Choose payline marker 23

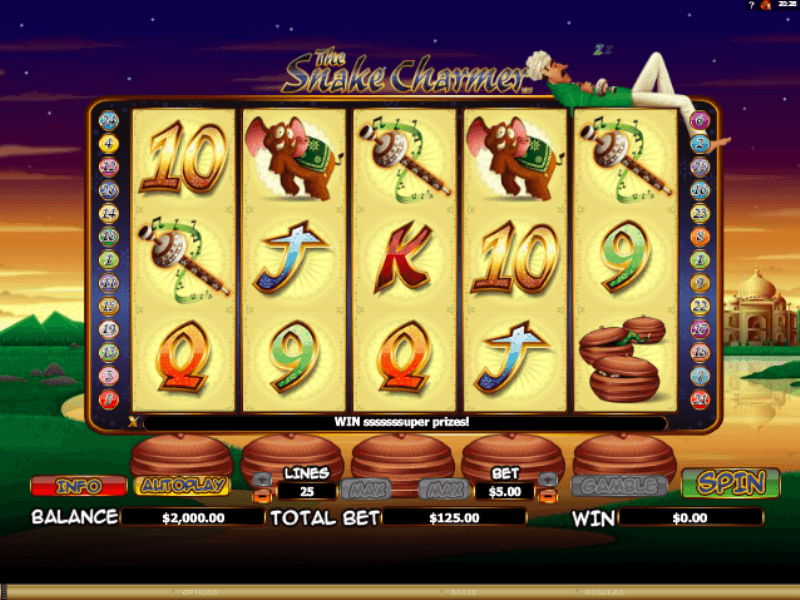[x=700, y=213]
